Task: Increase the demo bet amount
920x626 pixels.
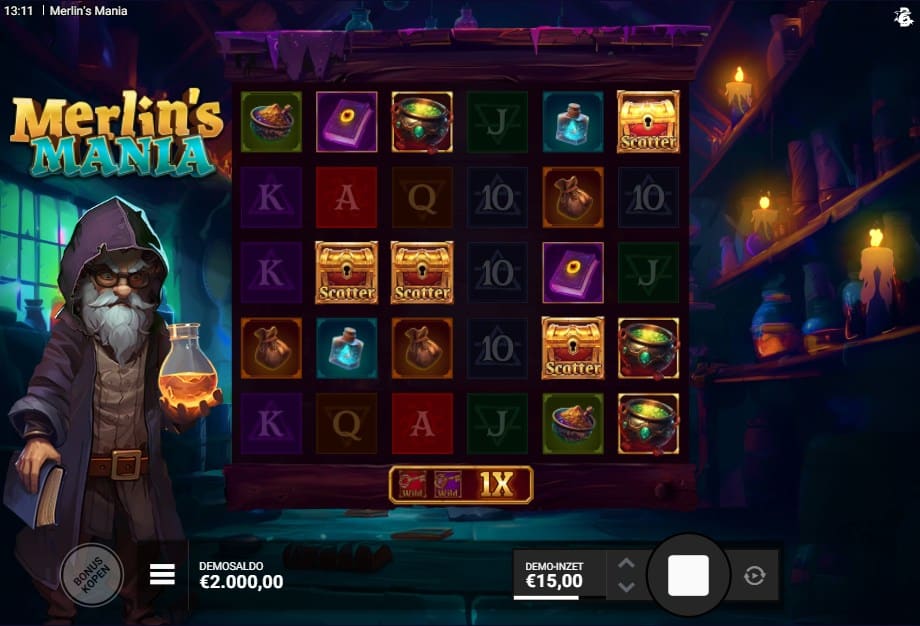Action: coord(626,563)
